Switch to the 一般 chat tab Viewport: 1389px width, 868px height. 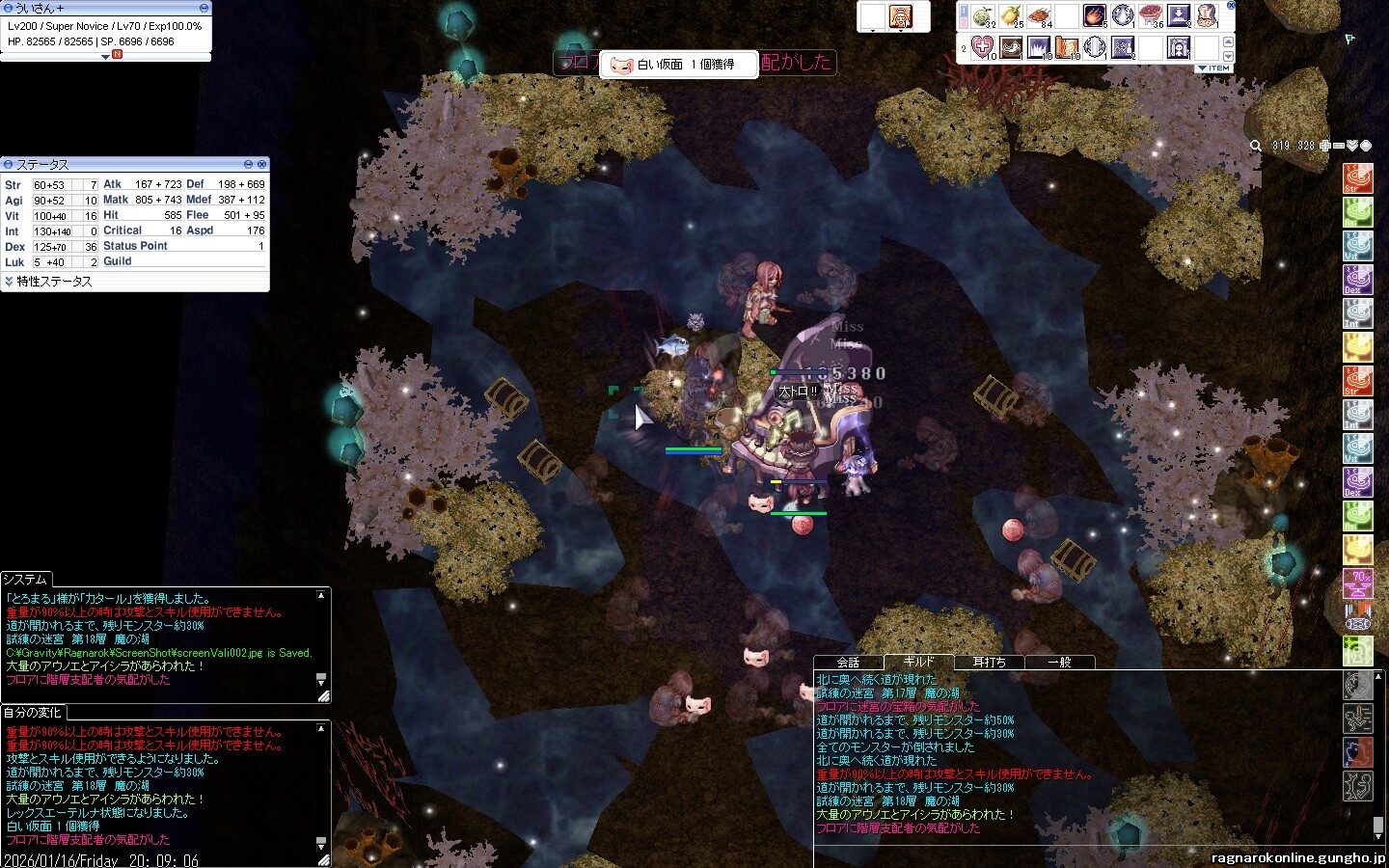1059,663
